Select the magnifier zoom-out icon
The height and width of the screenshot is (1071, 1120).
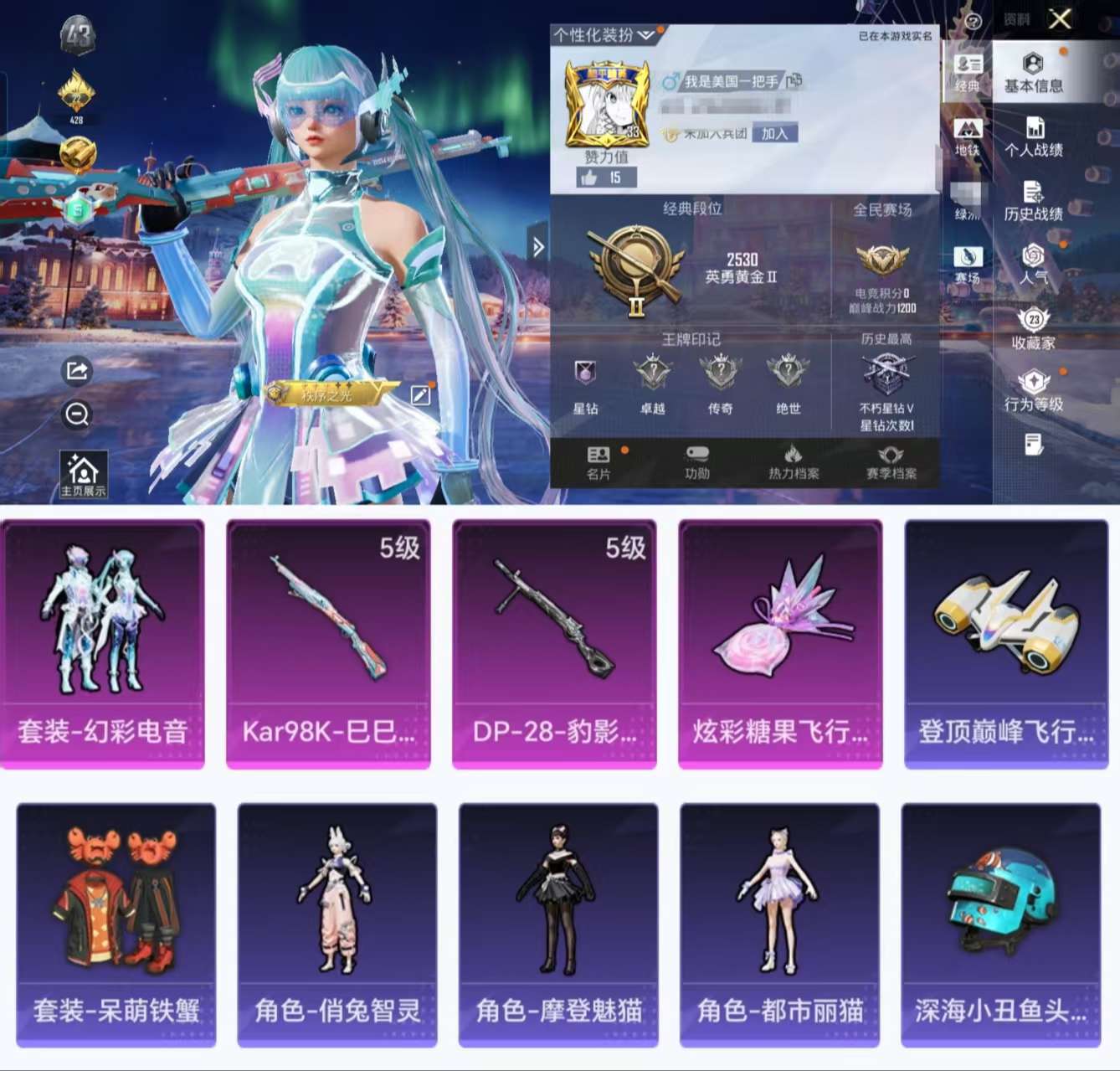(x=76, y=414)
